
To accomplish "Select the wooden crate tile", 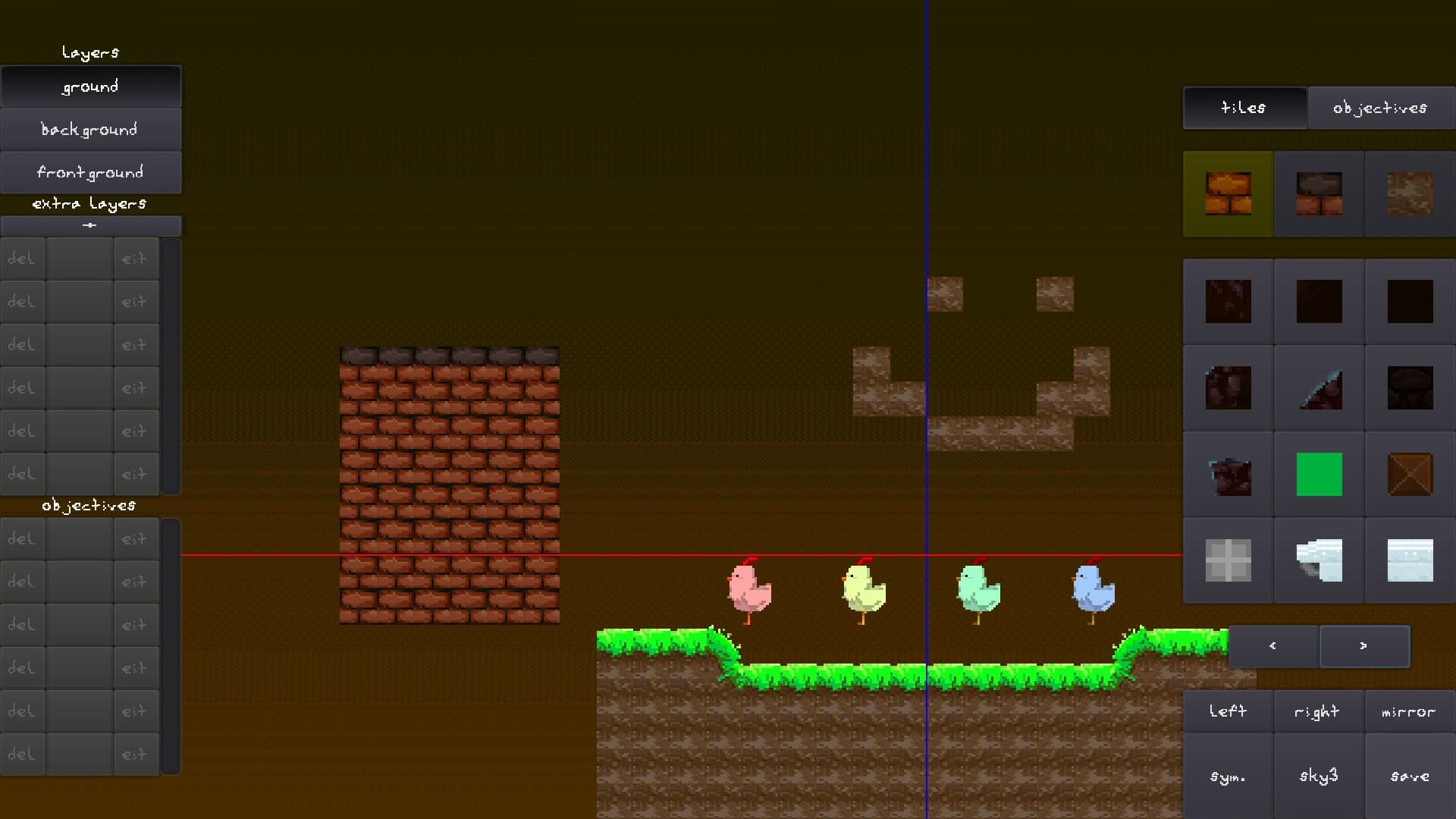I will 1409,474.
